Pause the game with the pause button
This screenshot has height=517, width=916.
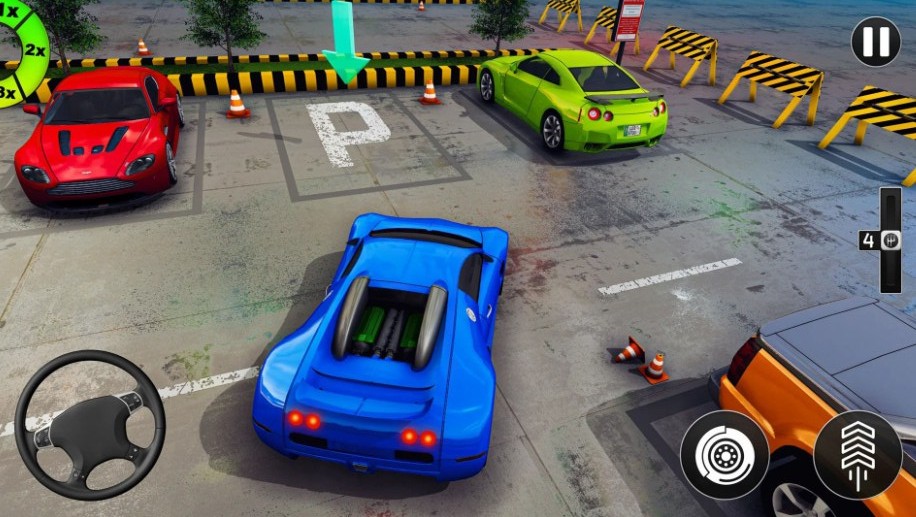pyautogui.click(x=875, y=42)
